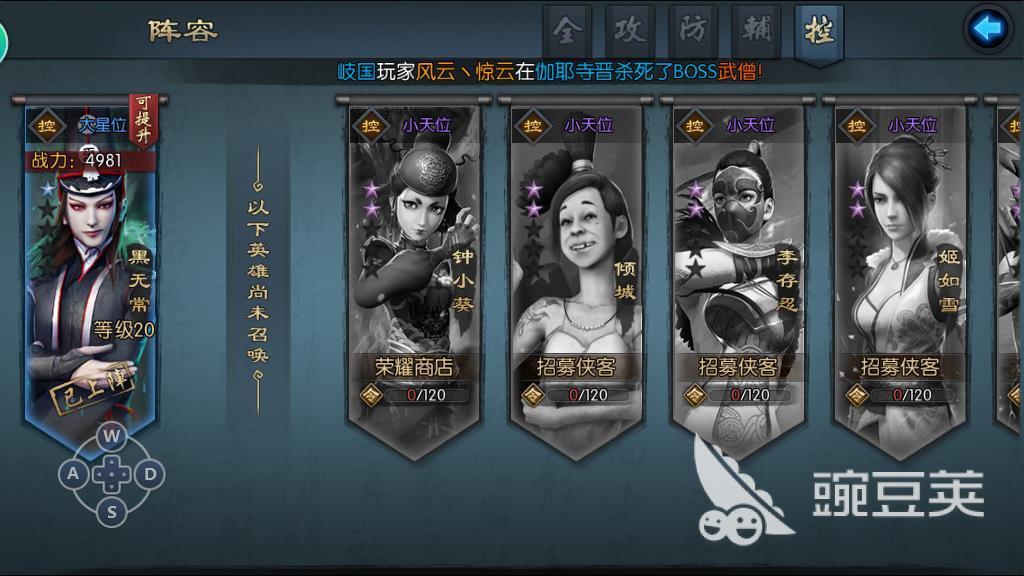The image size is (1024, 576).
Task: Click the blue back arrow button
Action: tap(988, 28)
